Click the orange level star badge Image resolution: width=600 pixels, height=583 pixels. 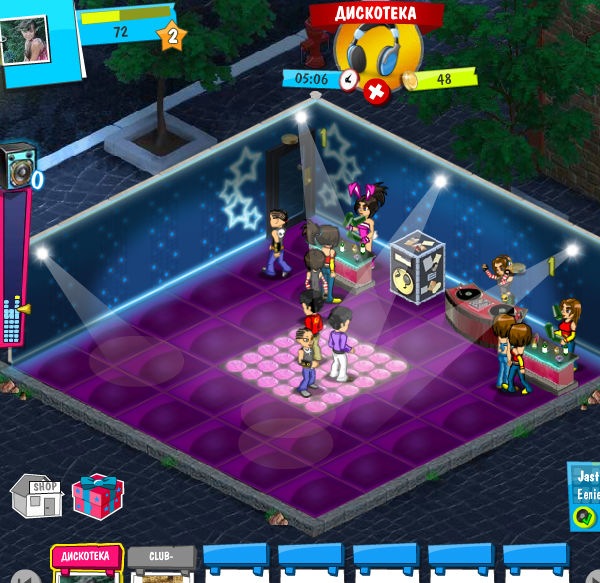click(x=172, y=37)
